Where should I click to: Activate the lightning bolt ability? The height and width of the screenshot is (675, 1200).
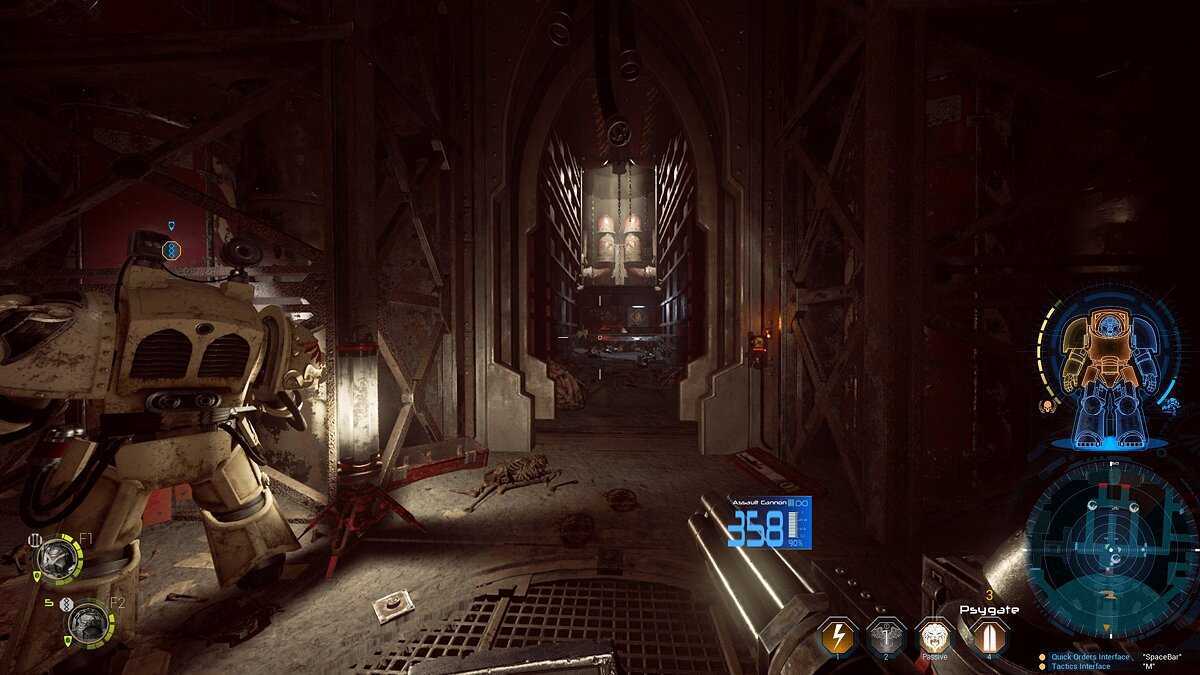click(x=837, y=636)
